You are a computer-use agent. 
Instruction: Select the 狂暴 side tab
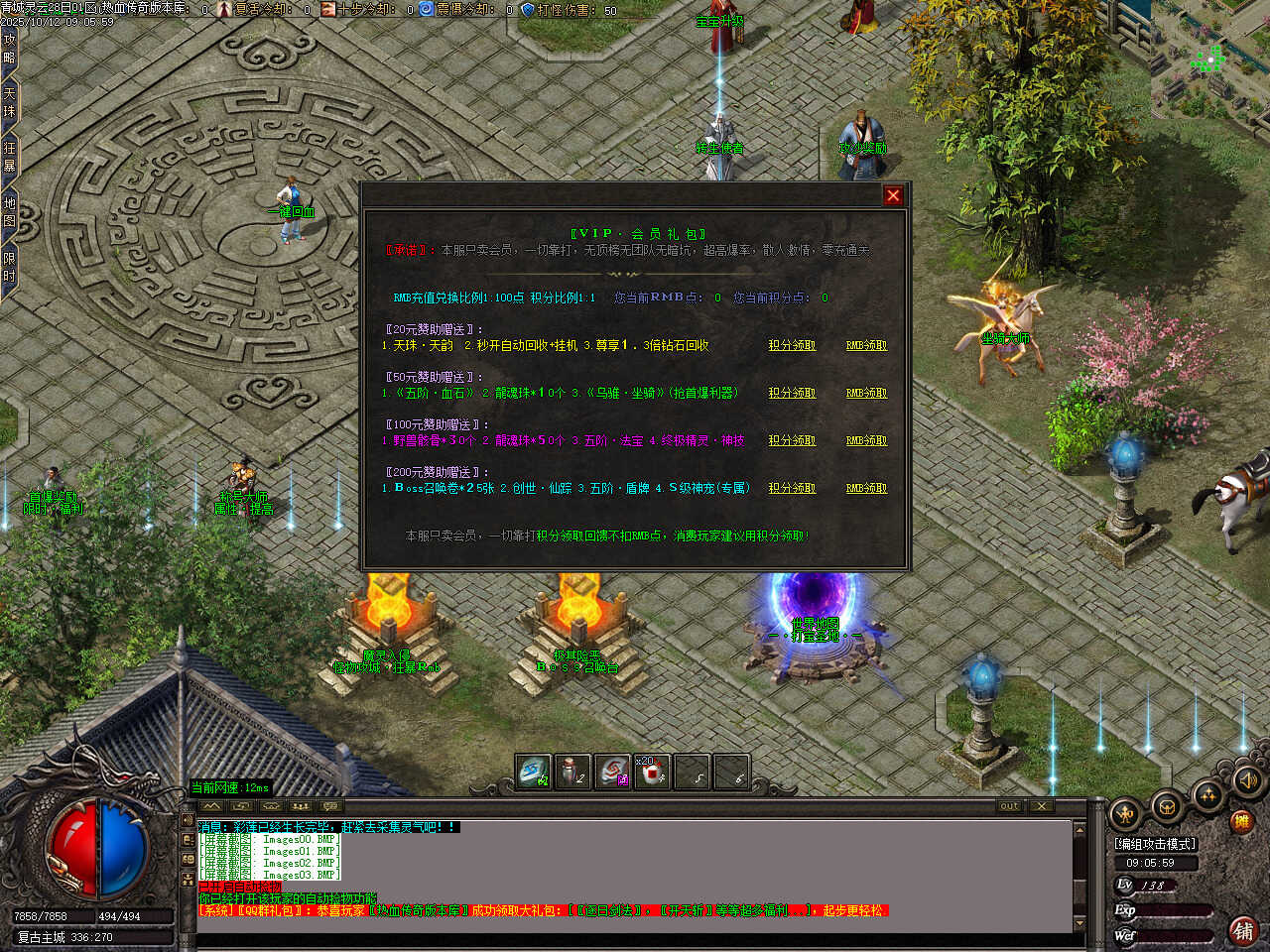pos(9,157)
